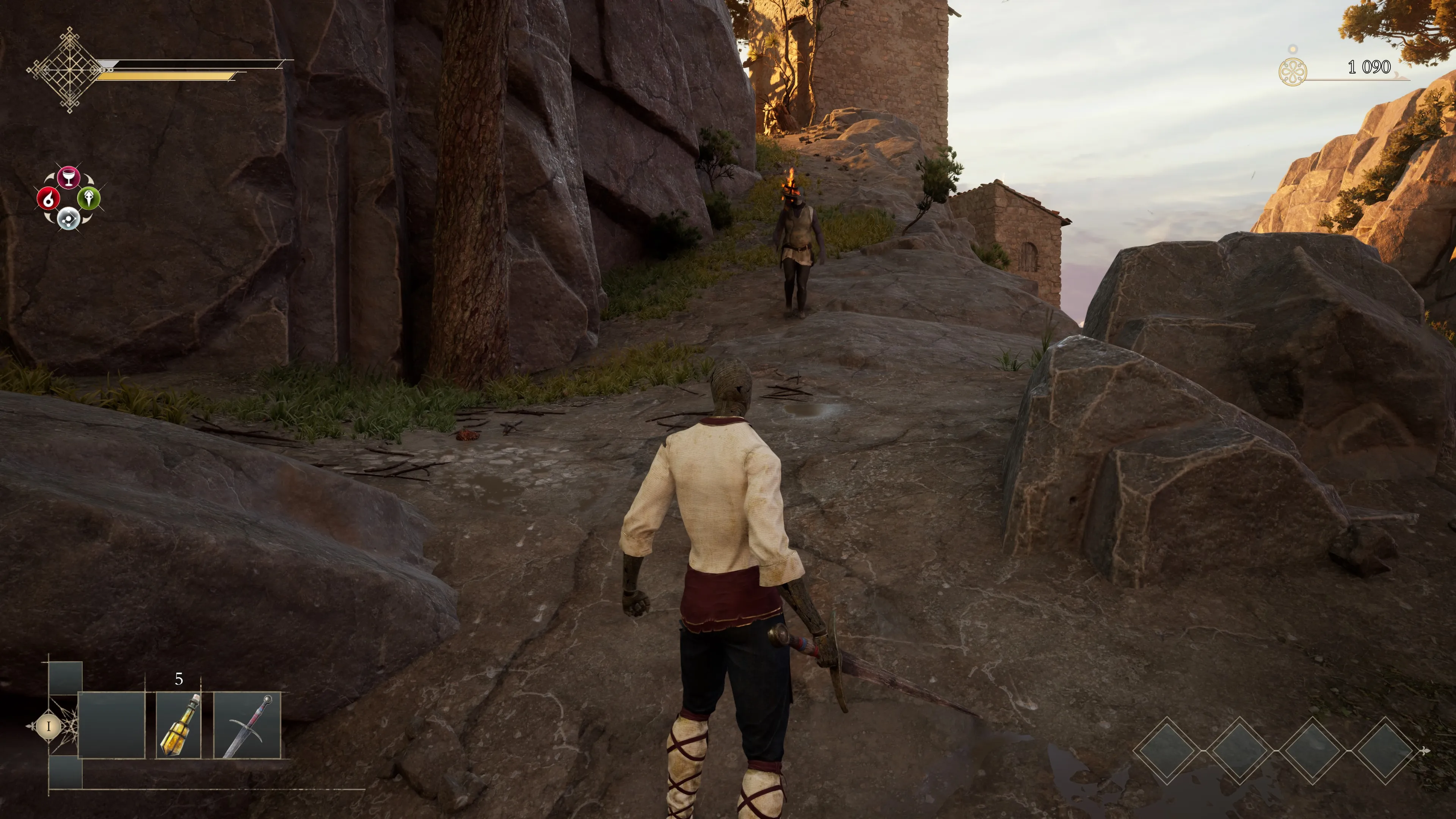Click the gold rosette currency emblem
1456x819 pixels.
click(x=1292, y=72)
